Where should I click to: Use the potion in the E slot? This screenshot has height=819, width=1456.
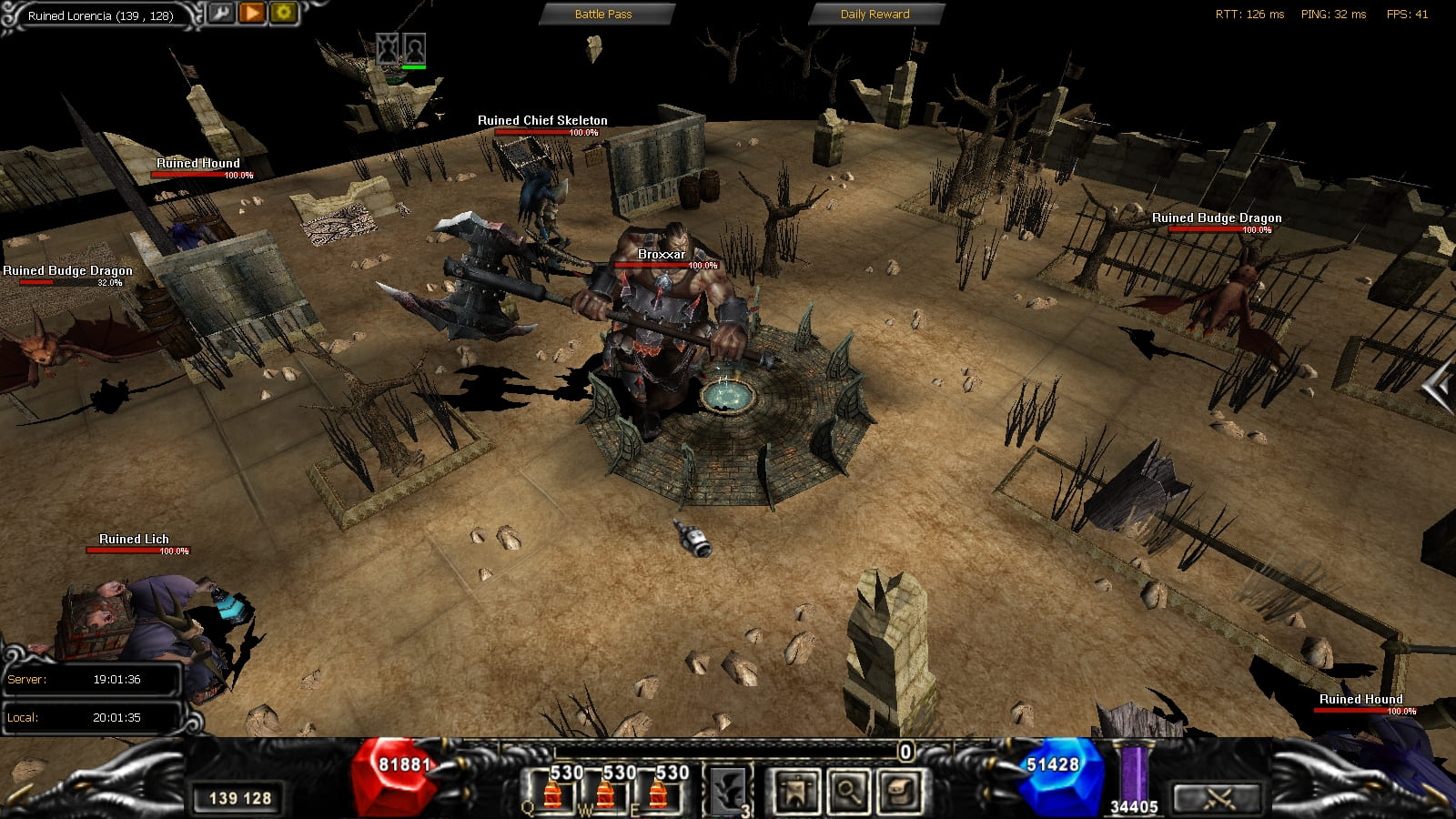click(x=658, y=790)
